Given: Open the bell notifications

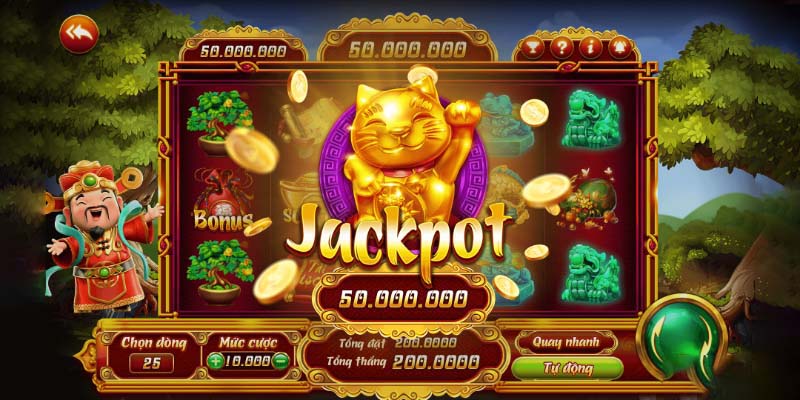Looking at the screenshot, I should tap(618, 47).
